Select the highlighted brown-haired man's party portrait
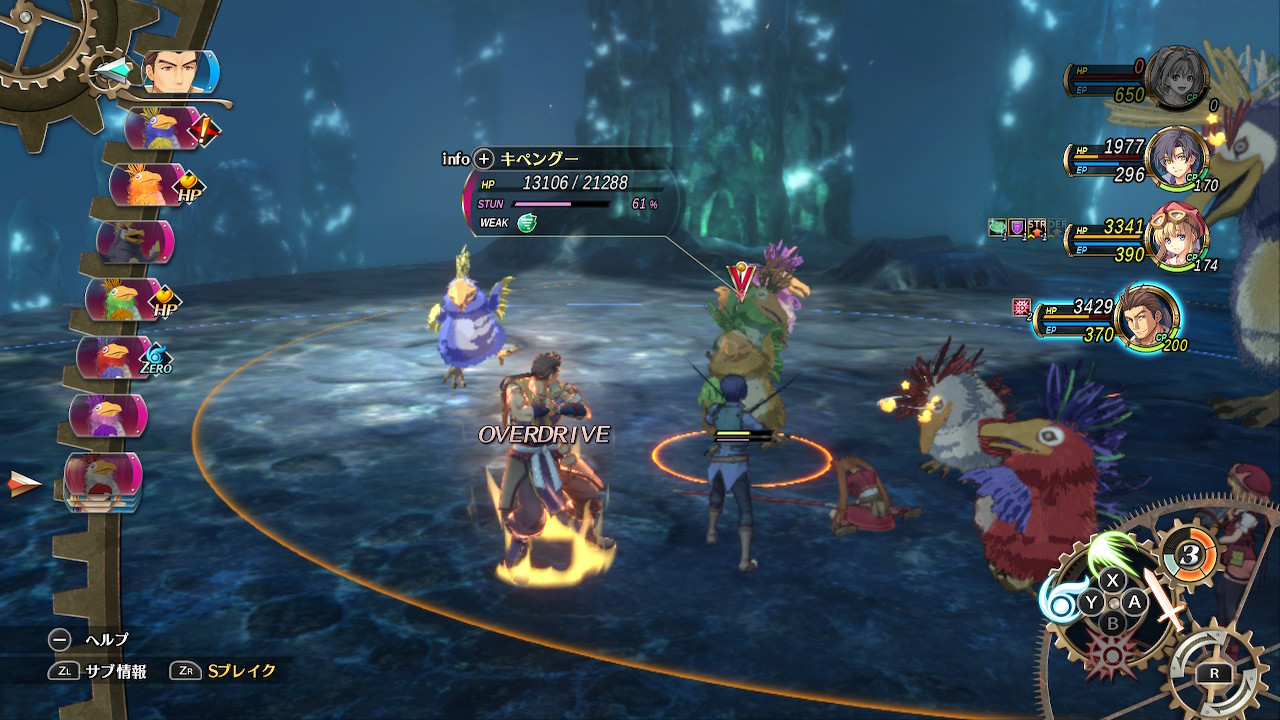Screen dimensions: 1280x720 point(1145,318)
